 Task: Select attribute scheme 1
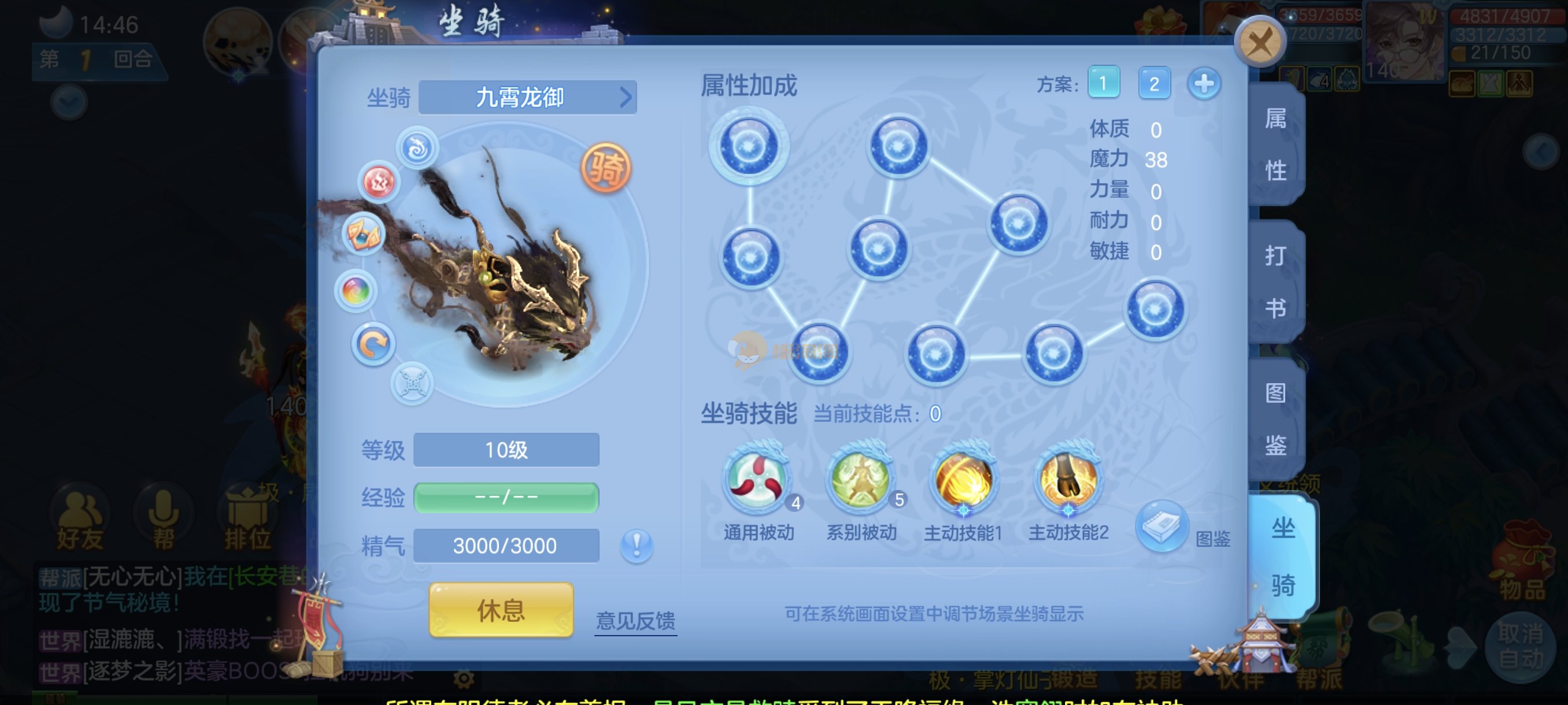(x=1104, y=83)
